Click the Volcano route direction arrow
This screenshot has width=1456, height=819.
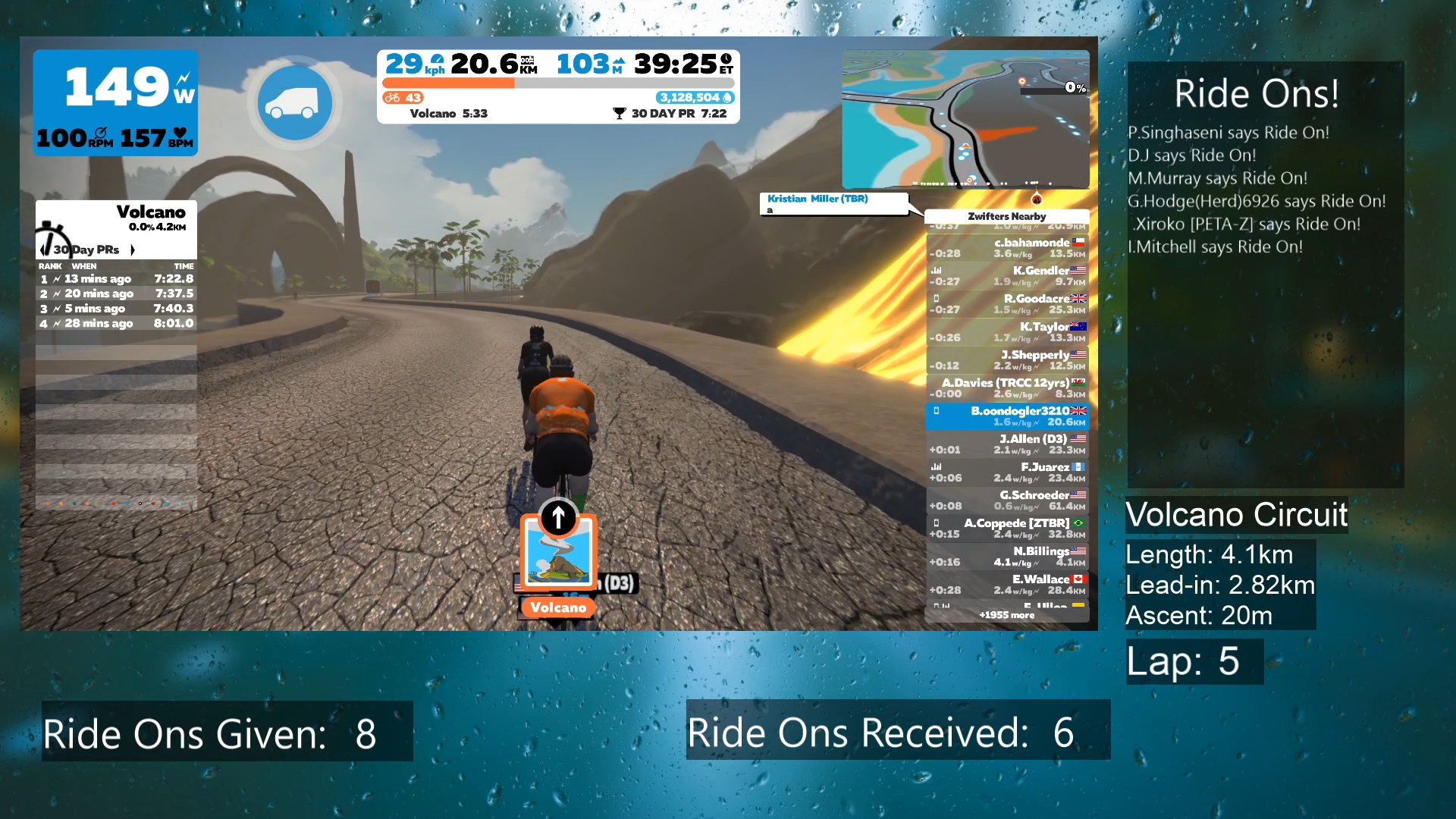click(x=558, y=518)
